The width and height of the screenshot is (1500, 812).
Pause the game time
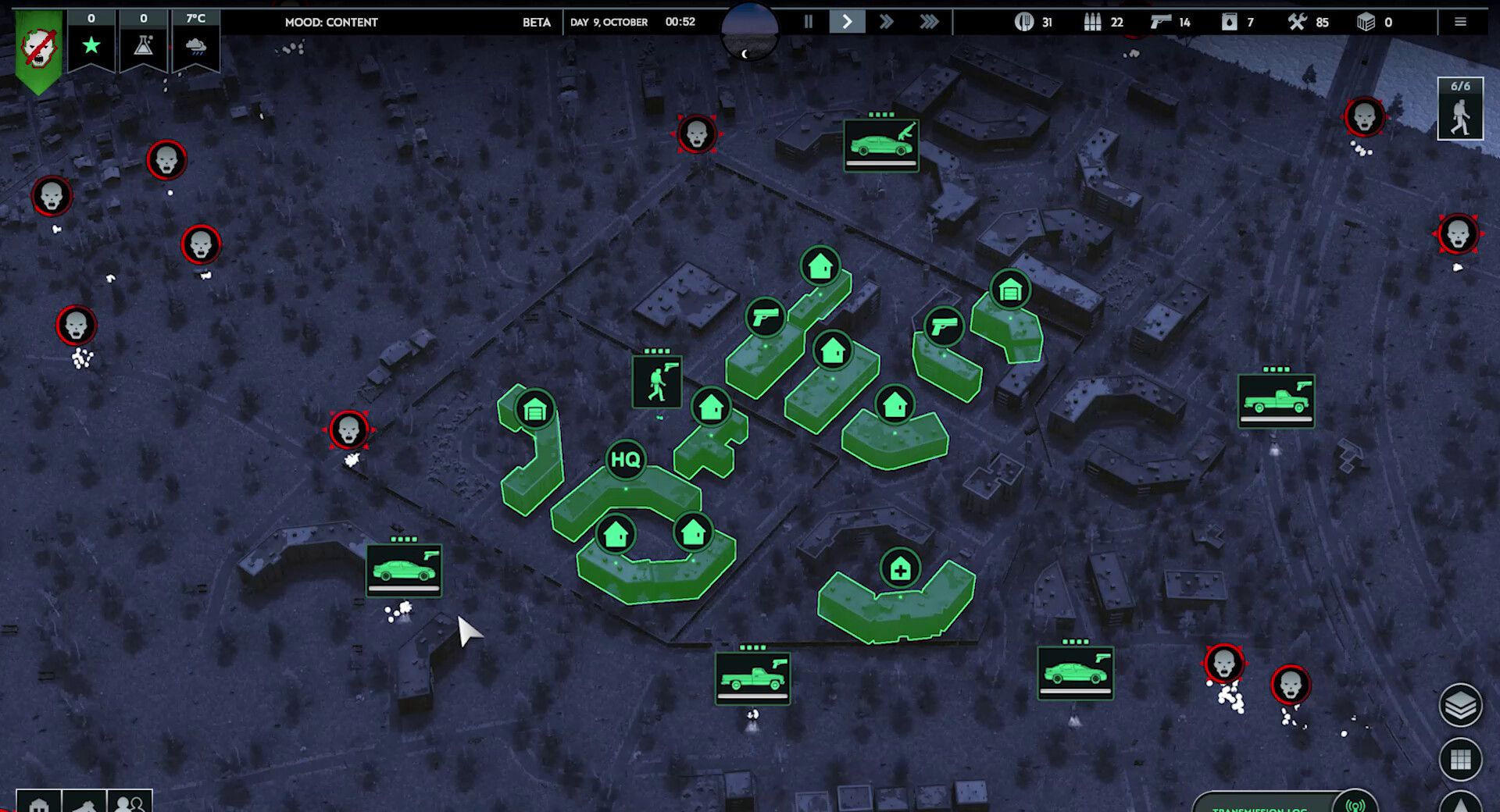[809, 22]
